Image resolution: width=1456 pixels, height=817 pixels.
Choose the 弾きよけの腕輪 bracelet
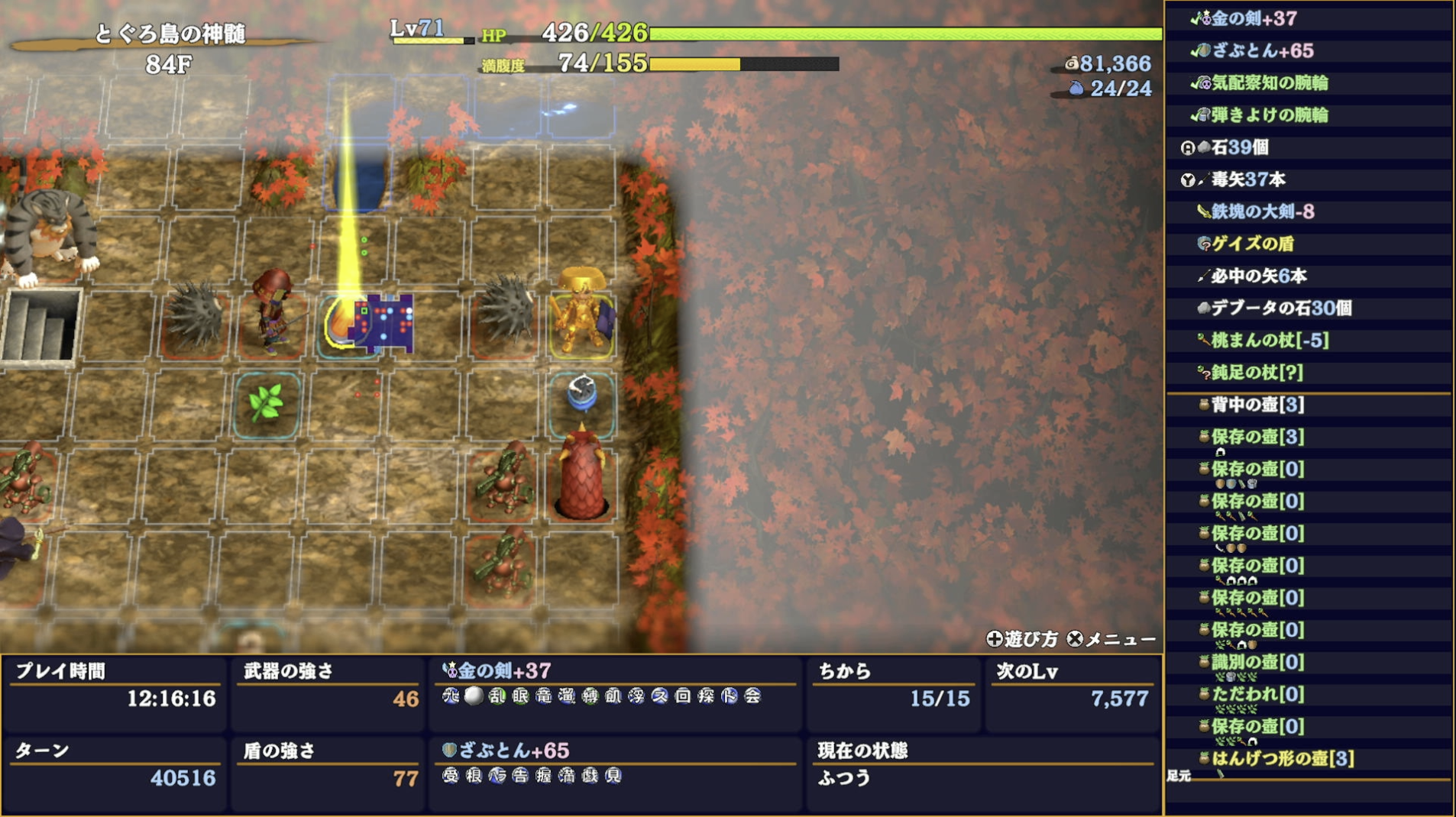coord(1269,115)
